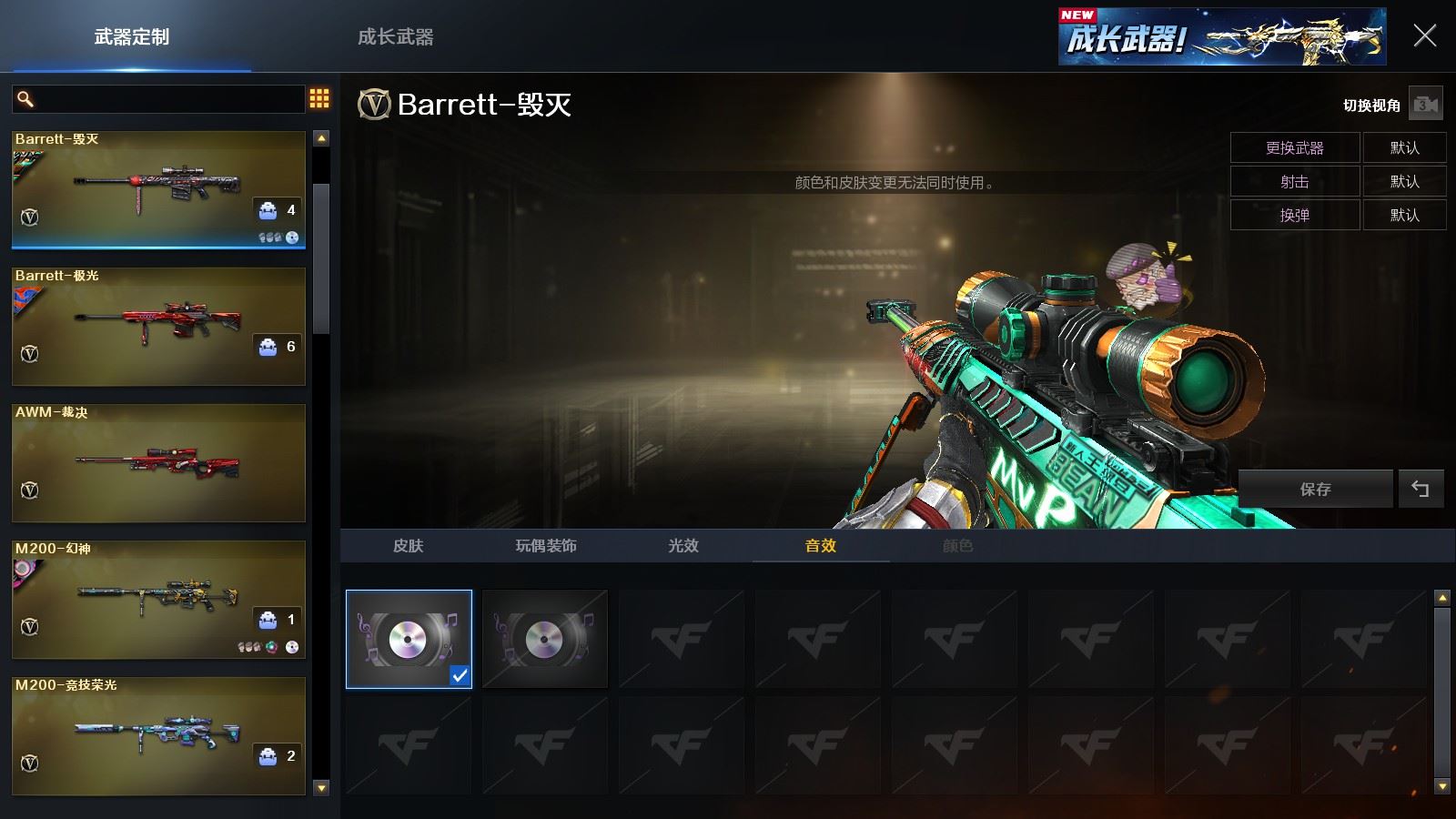
Task: Click the undo arrow beside 保存
Action: (1420, 489)
